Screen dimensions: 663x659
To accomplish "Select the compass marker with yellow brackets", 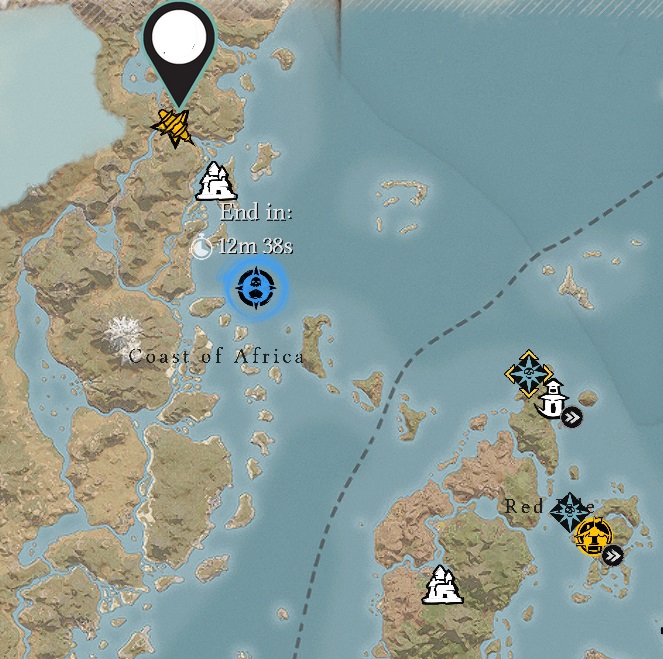I will pyautogui.click(x=528, y=374).
